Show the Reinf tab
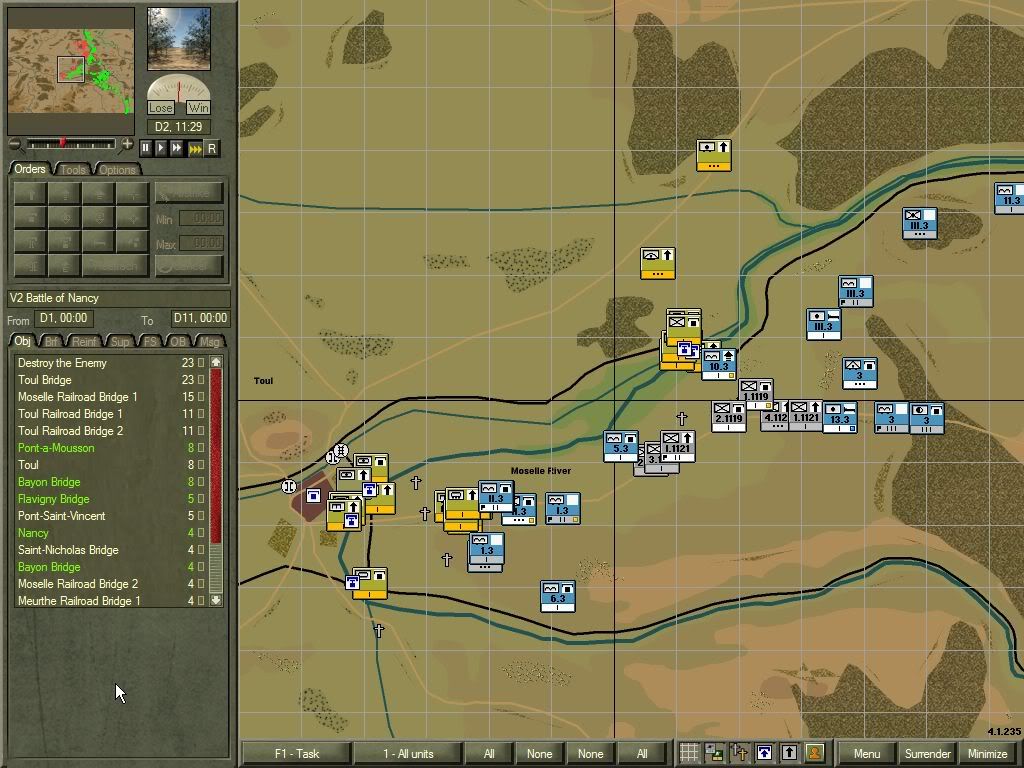The image size is (1024, 768). tap(87, 342)
